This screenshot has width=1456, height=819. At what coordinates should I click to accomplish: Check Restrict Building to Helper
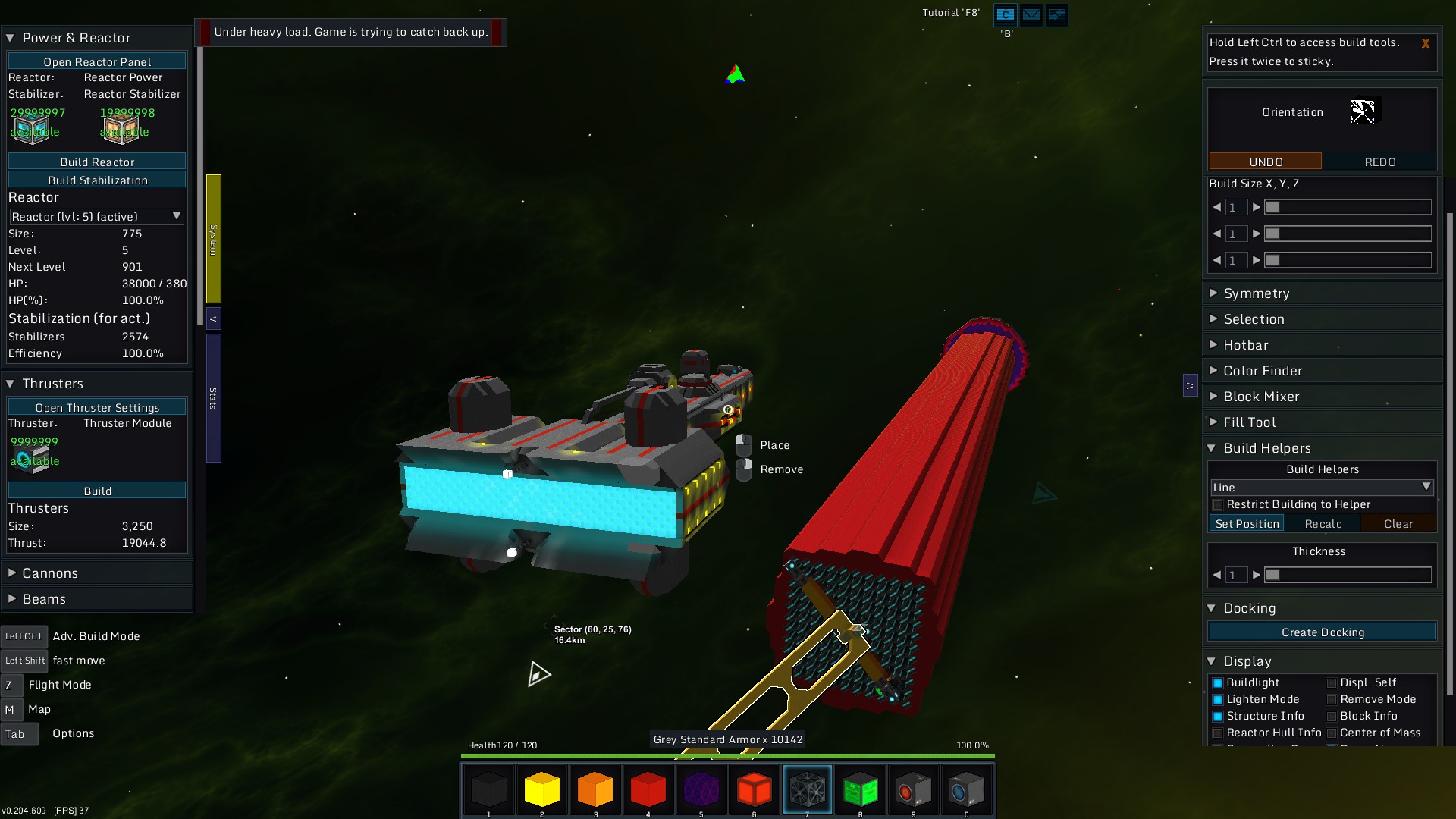coord(1218,504)
